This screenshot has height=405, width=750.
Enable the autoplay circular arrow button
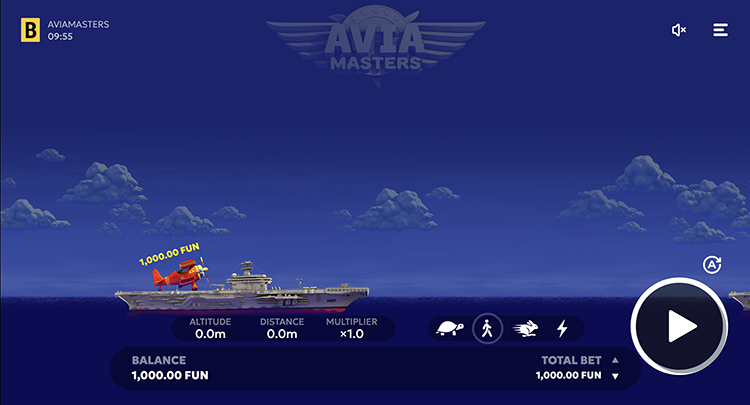(712, 265)
